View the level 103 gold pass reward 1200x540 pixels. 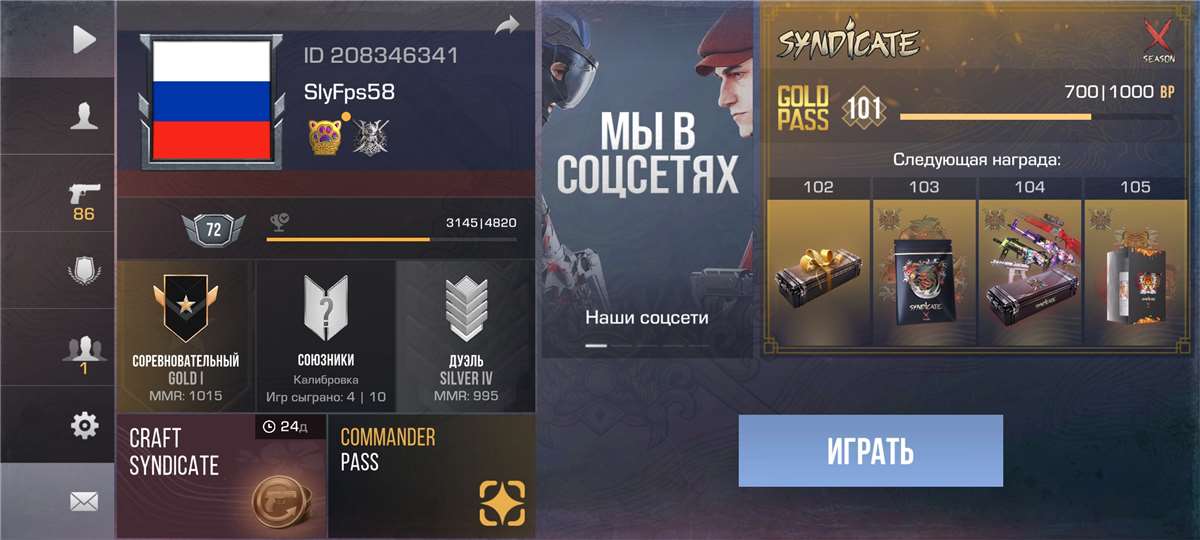tap(924, 266)
